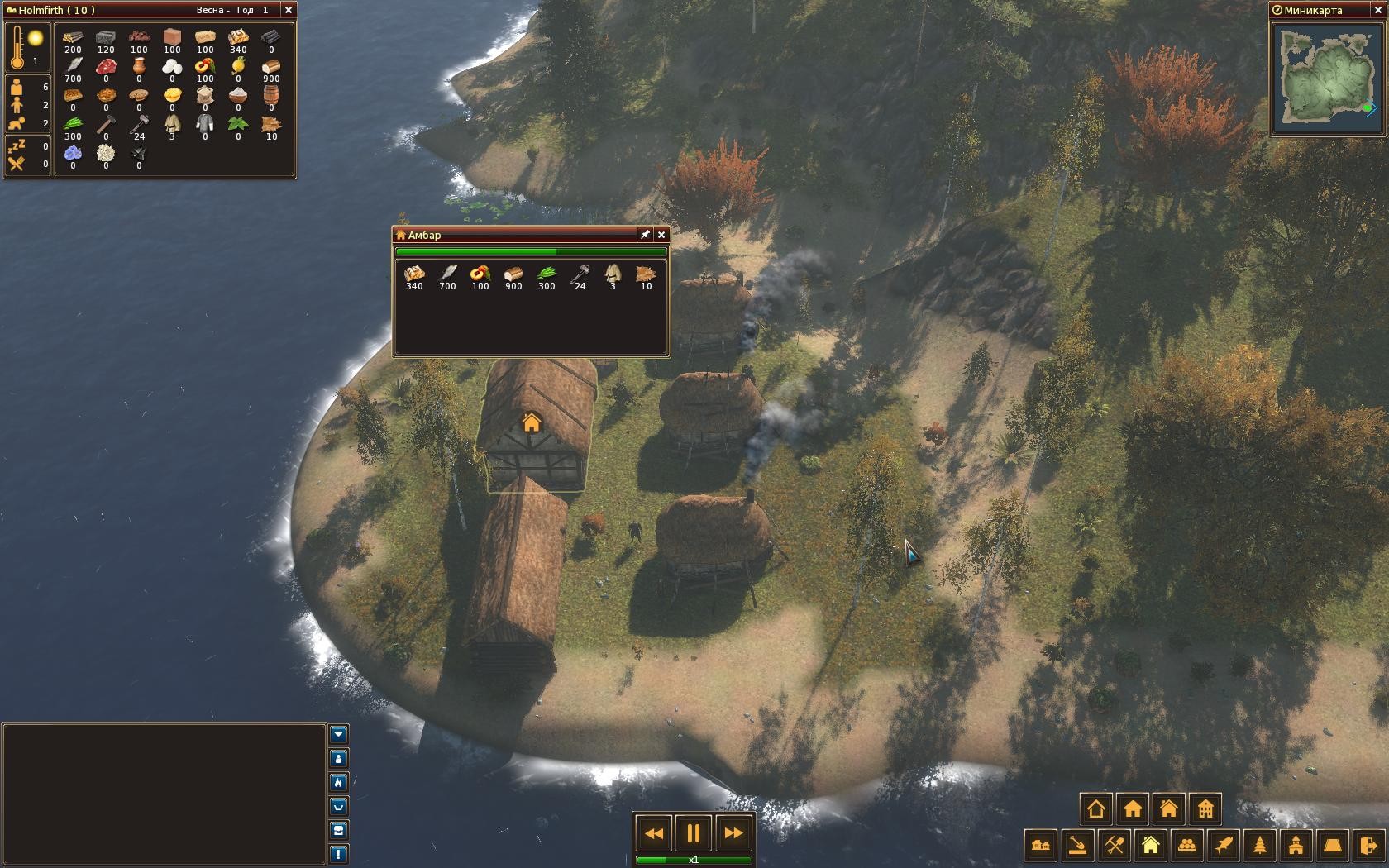This screenshot has height=868, width=1389.
Task: Pin the Амбар window in place
Action: (x=645, y=235)
